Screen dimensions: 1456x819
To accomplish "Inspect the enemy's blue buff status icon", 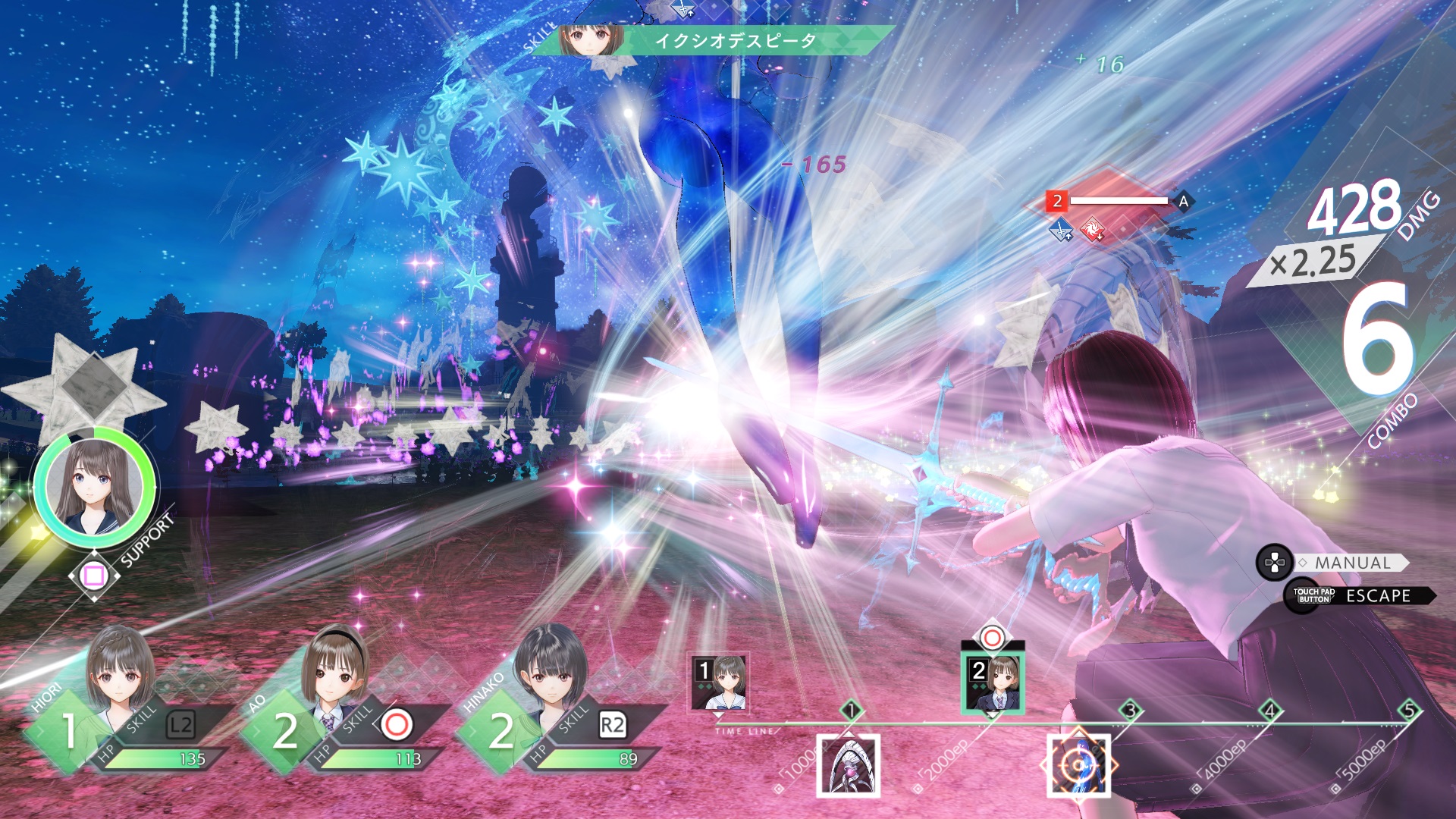I will pos(1062,229).
